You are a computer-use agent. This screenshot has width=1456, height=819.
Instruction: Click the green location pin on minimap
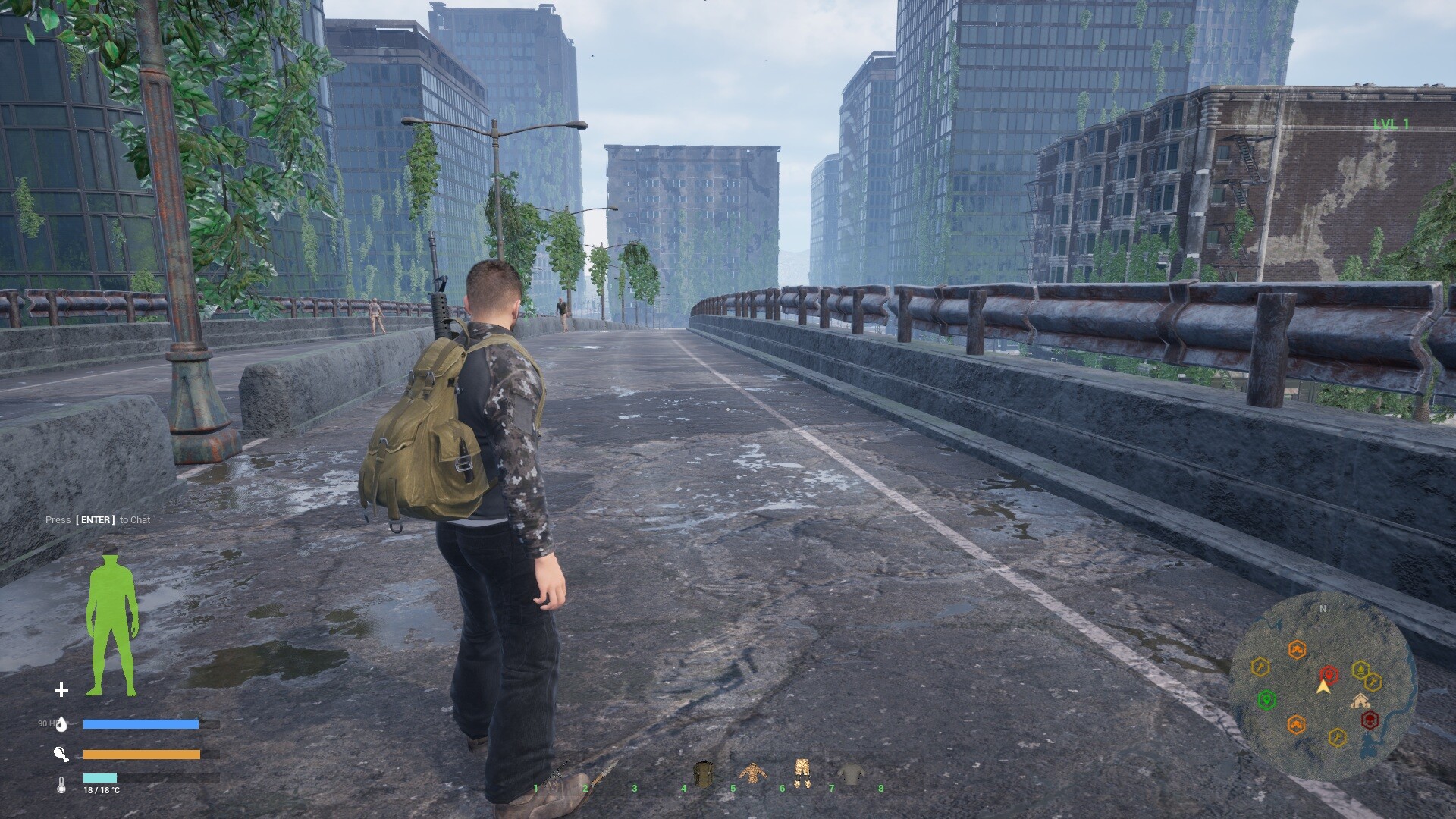1266,700
